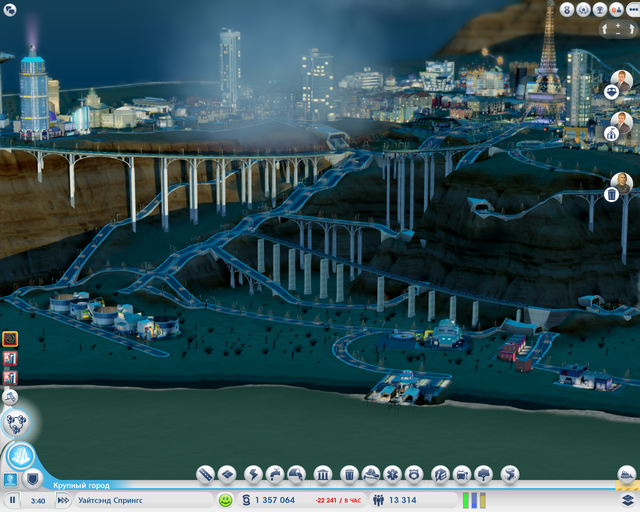
Task: Open the waste disposal trash can menu
Action: coord(349,473)
